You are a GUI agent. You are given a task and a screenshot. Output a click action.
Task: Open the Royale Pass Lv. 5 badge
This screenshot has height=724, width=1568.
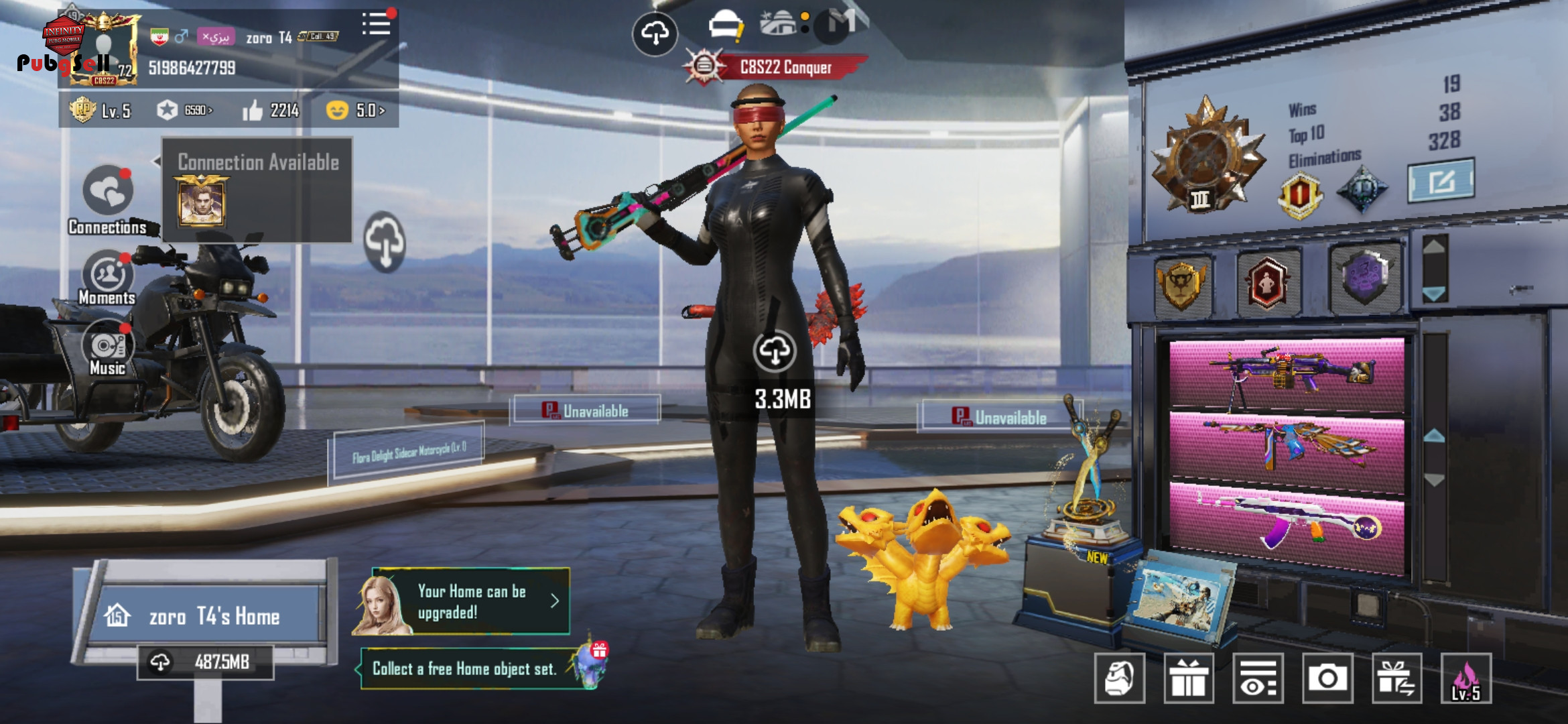99,111
